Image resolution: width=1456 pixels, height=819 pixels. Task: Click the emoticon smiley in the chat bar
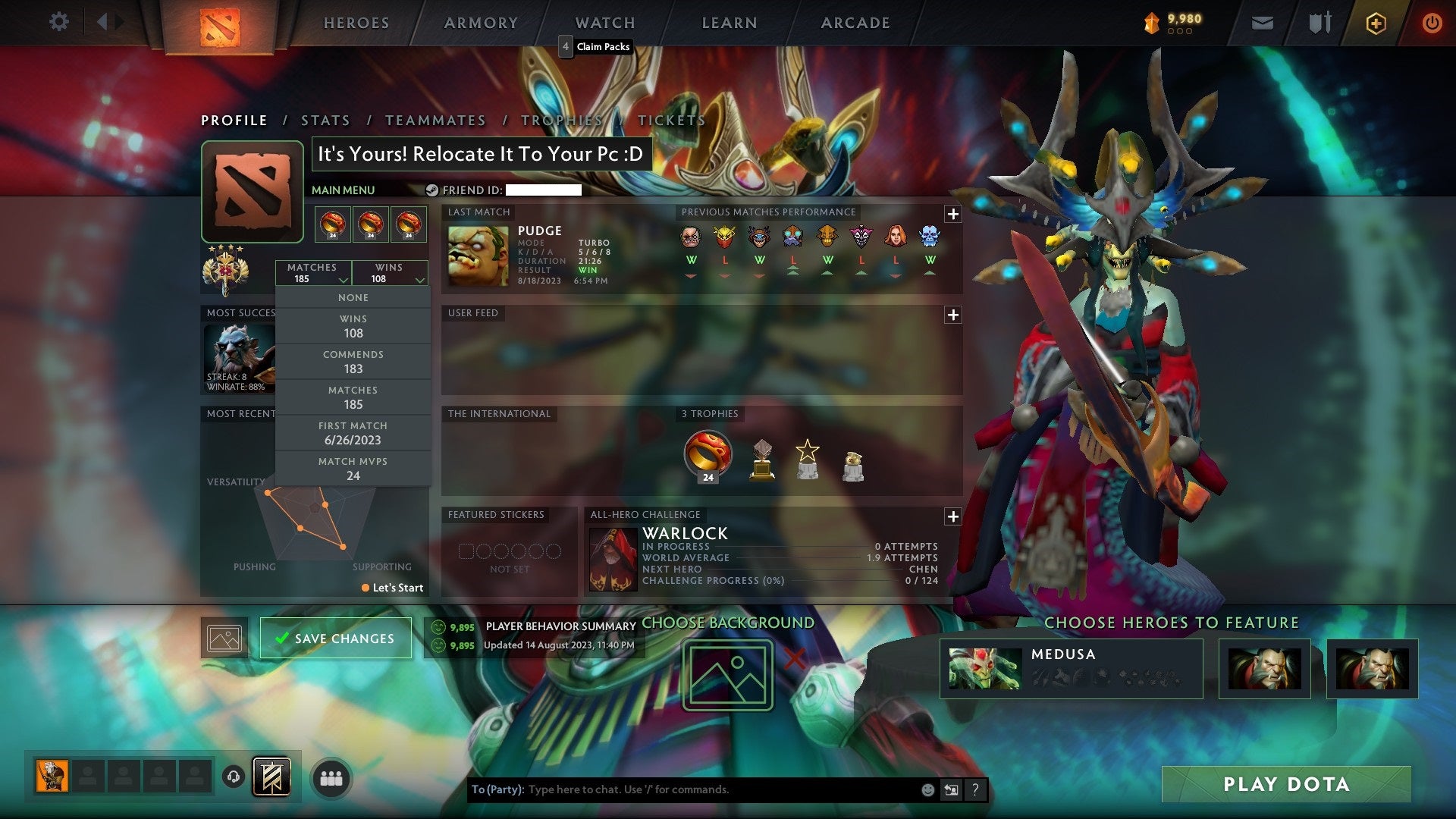coord(927,789)
